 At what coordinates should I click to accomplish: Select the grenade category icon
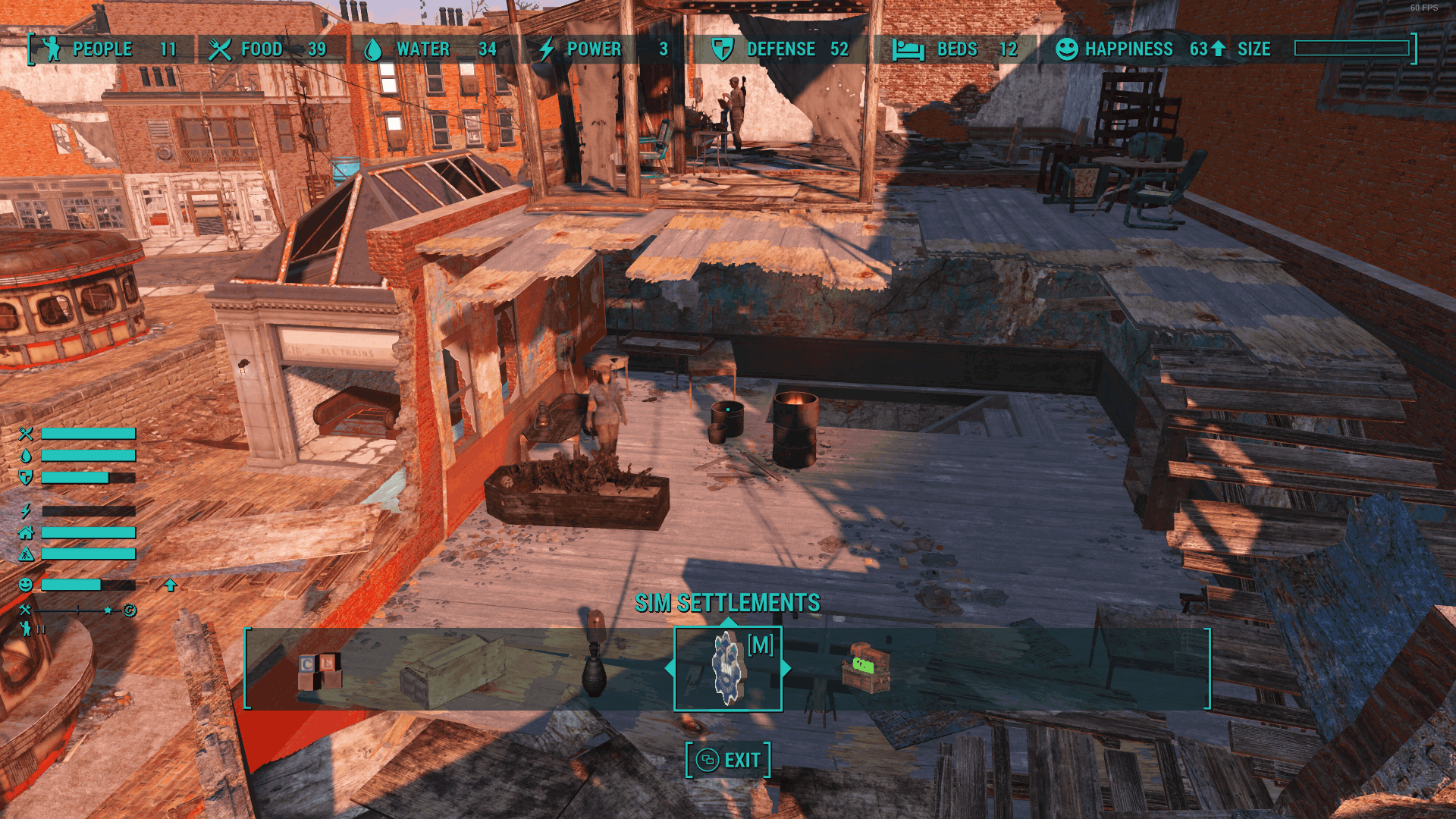[594, 672]
